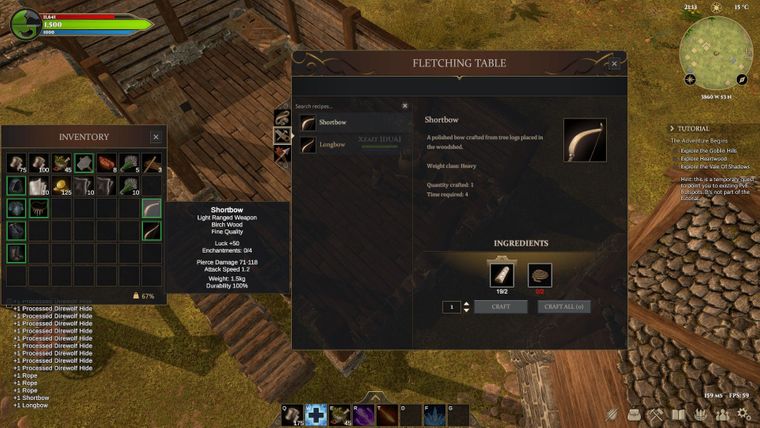Expand the hotbar with the up arrow
This screenshot has height=428, width=760.
[x=374, y=397]
